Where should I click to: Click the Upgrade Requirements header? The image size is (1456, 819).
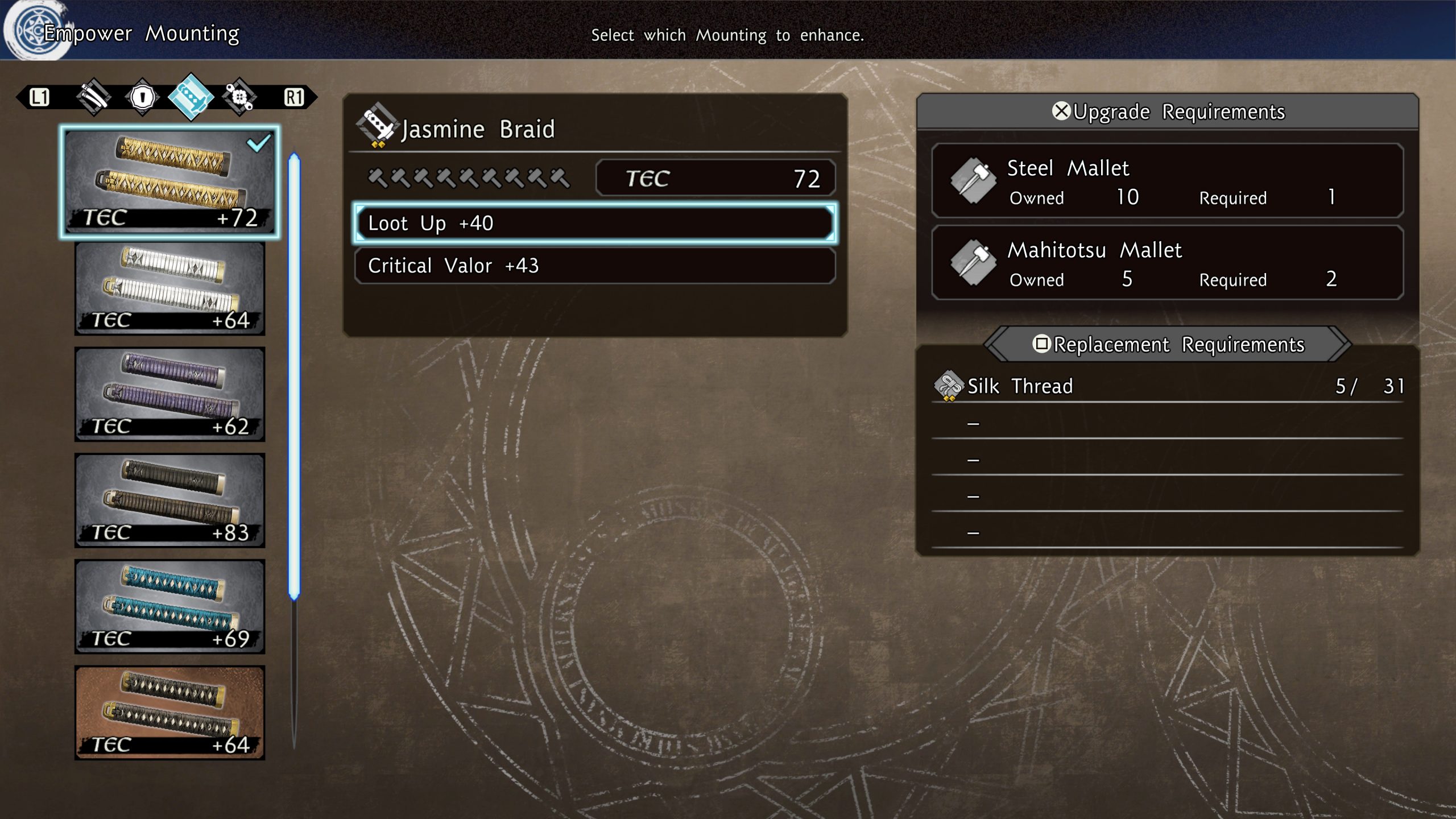click(1167, 111)
